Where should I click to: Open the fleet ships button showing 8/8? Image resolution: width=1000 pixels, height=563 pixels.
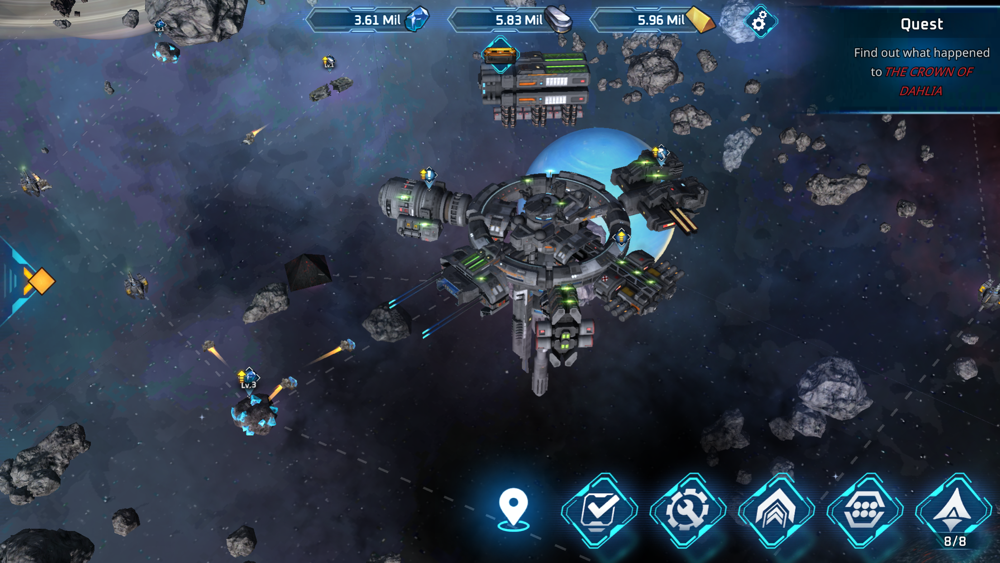click(x=954, y=511)
